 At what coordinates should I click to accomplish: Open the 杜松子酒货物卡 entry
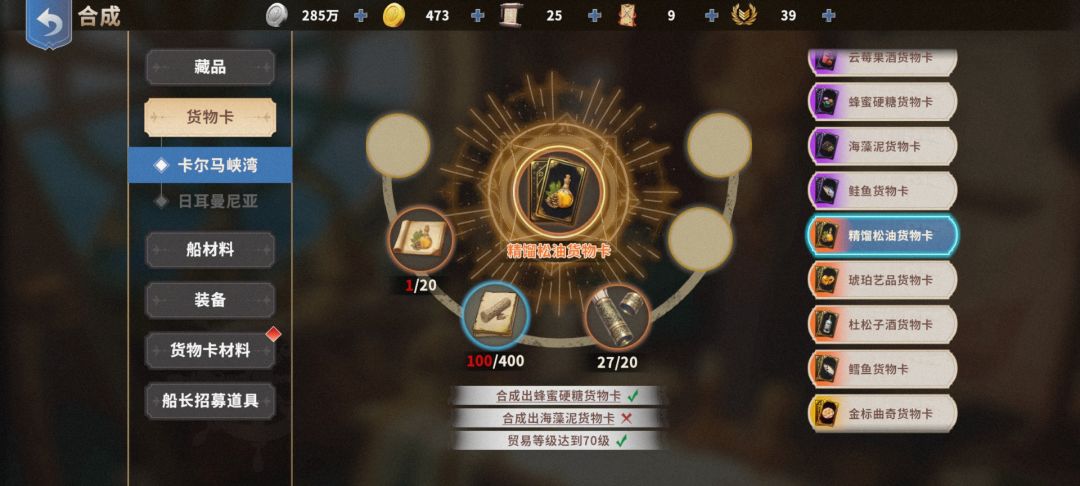tap(882, 325)
